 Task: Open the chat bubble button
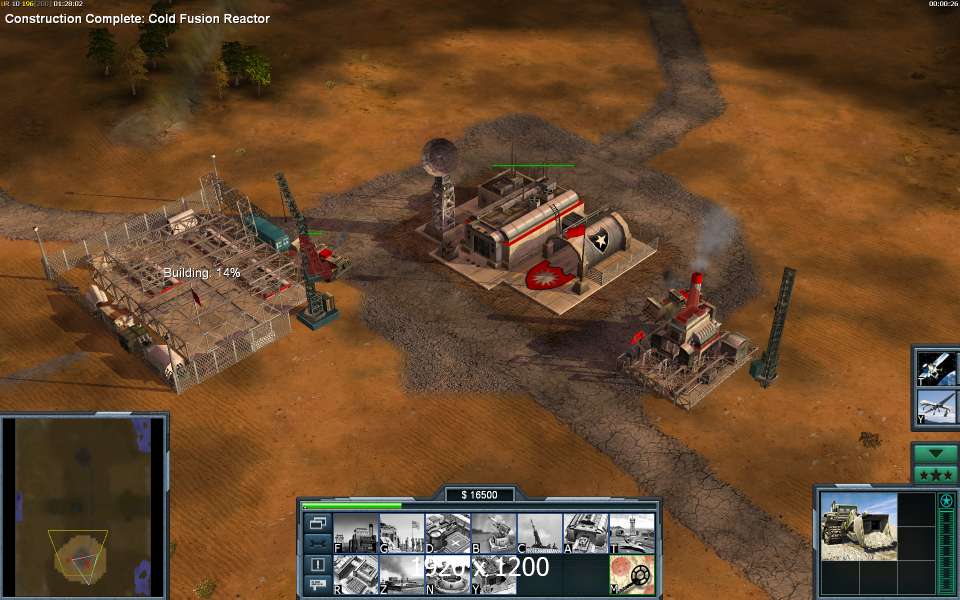317,584
